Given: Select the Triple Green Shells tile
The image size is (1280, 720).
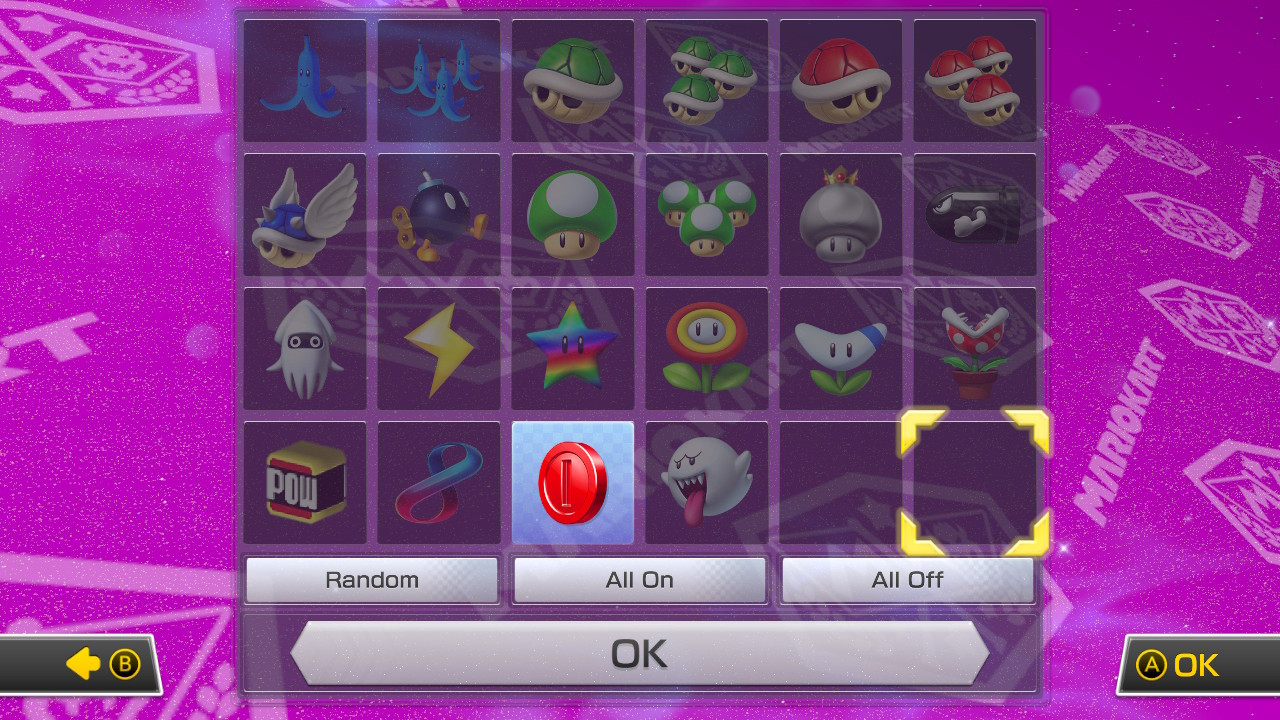Looking at the screenshot, I should [706, 80].
